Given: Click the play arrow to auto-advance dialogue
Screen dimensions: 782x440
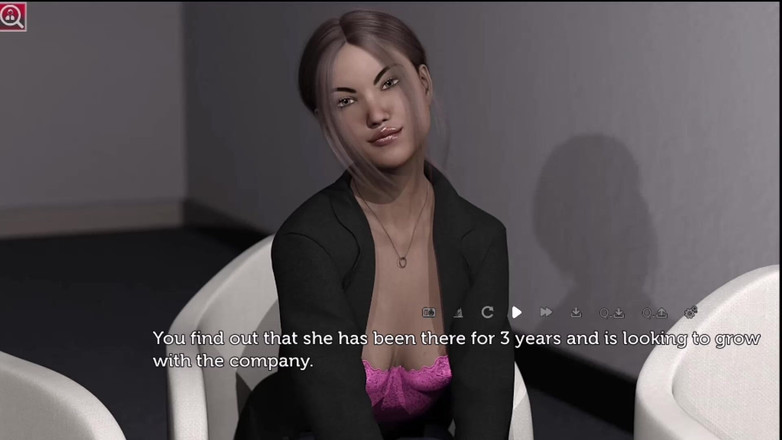Looking at the screenshot, I should coord(516,313).
